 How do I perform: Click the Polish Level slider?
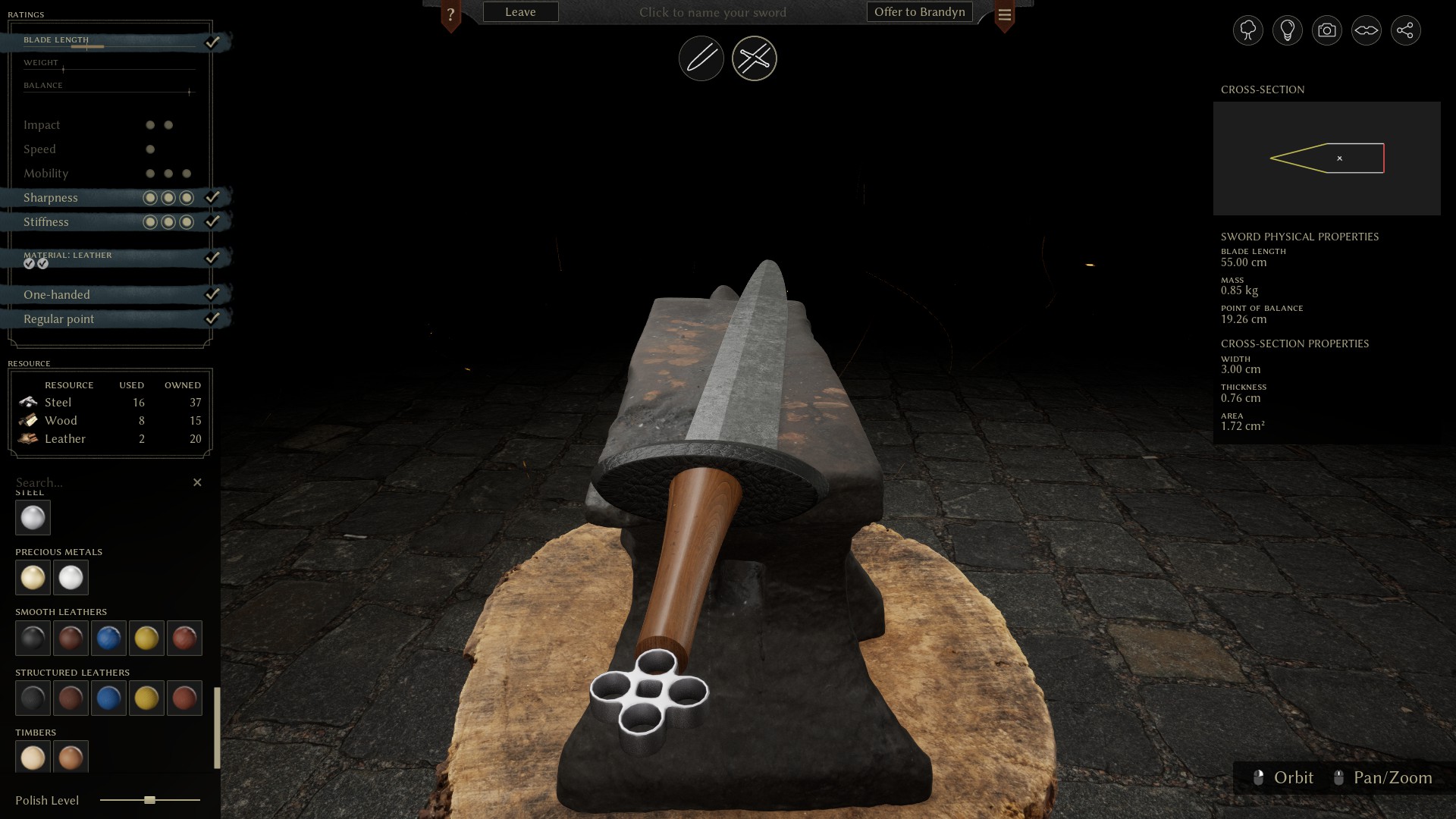pyautogui.click(x=150, y=800)
